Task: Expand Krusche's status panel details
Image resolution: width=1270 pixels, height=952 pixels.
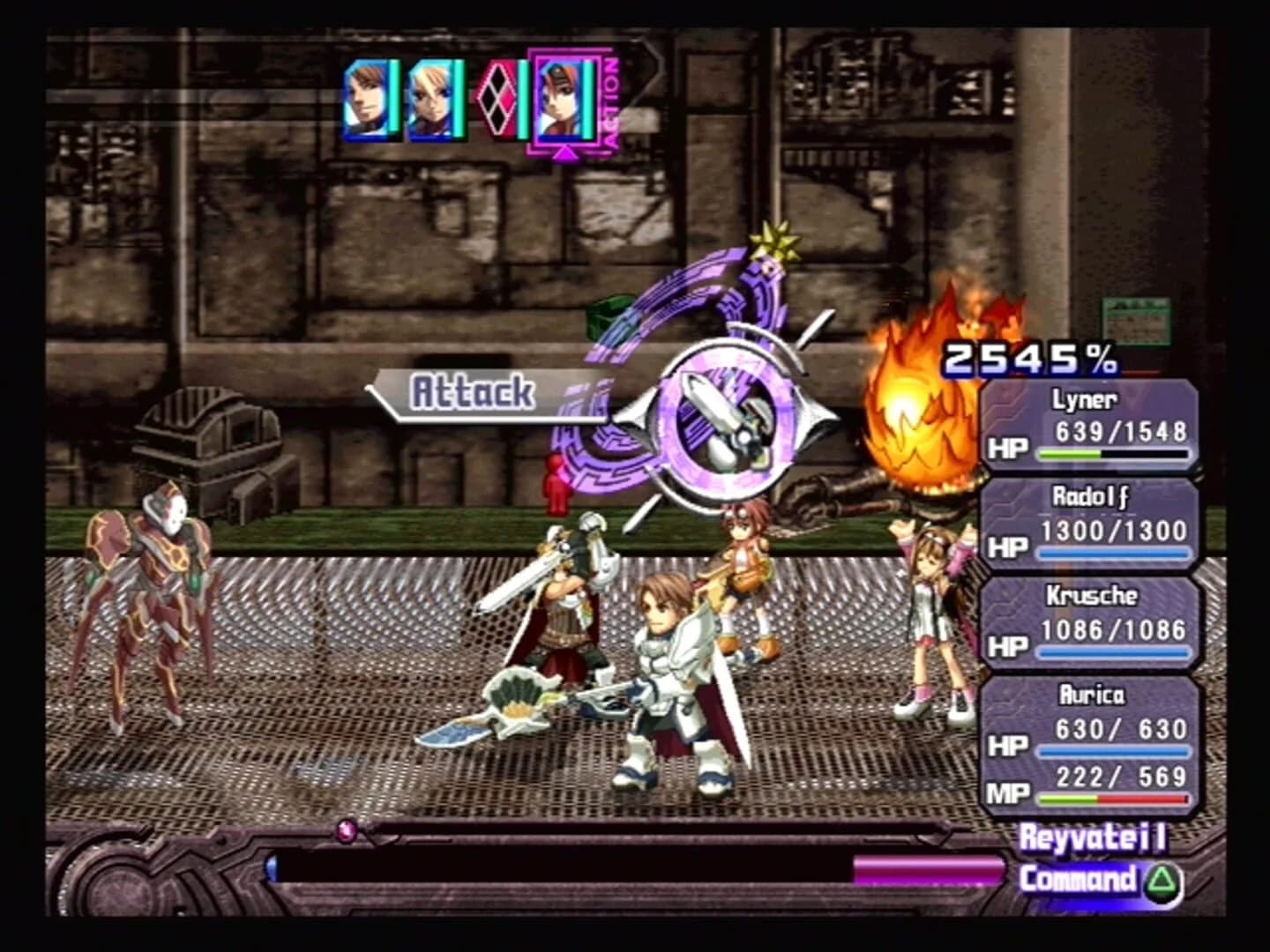Action: tap(1094, 620)
